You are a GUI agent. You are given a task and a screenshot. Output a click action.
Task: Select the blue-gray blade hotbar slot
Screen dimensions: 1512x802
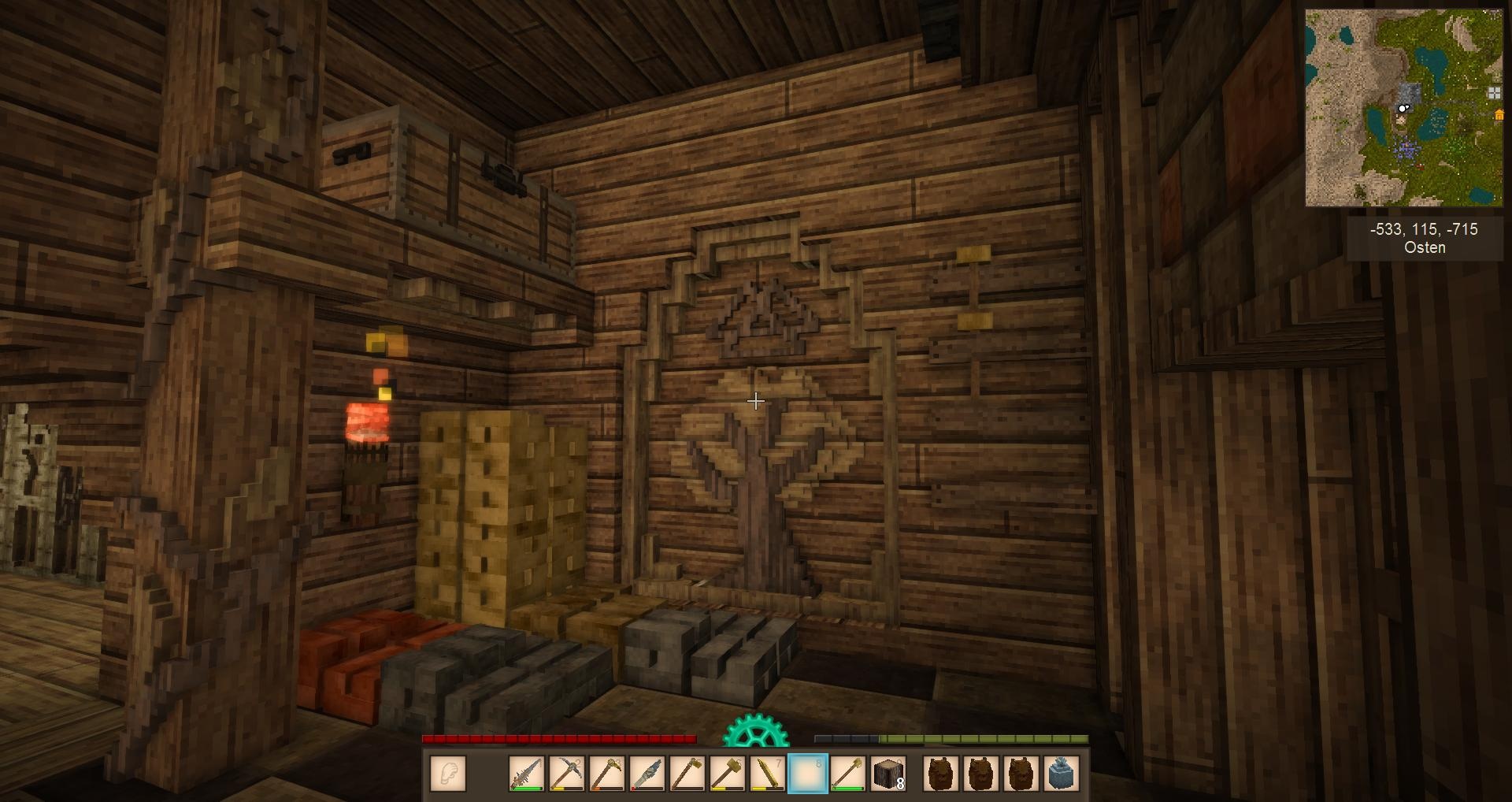[x=647, y=774]
